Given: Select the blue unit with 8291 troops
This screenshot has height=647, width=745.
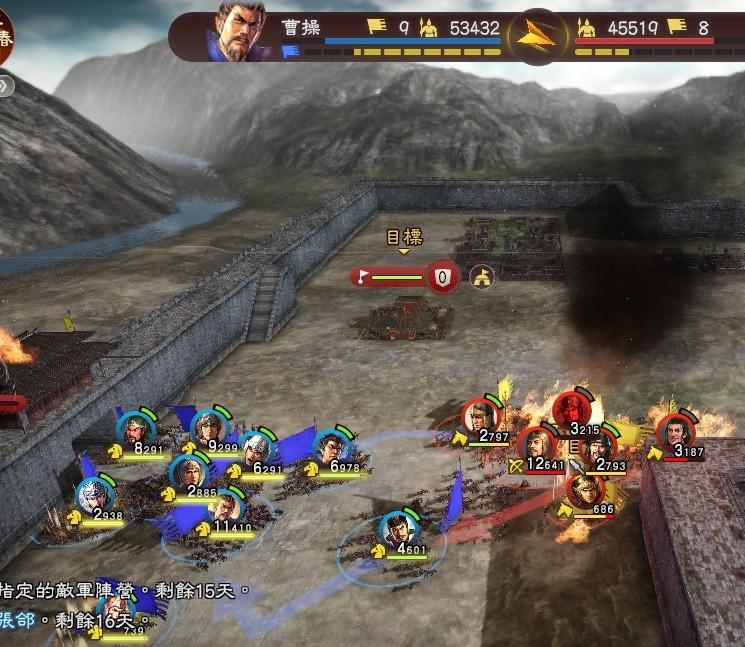Looking at the screenshot, I should coord(134,432).
